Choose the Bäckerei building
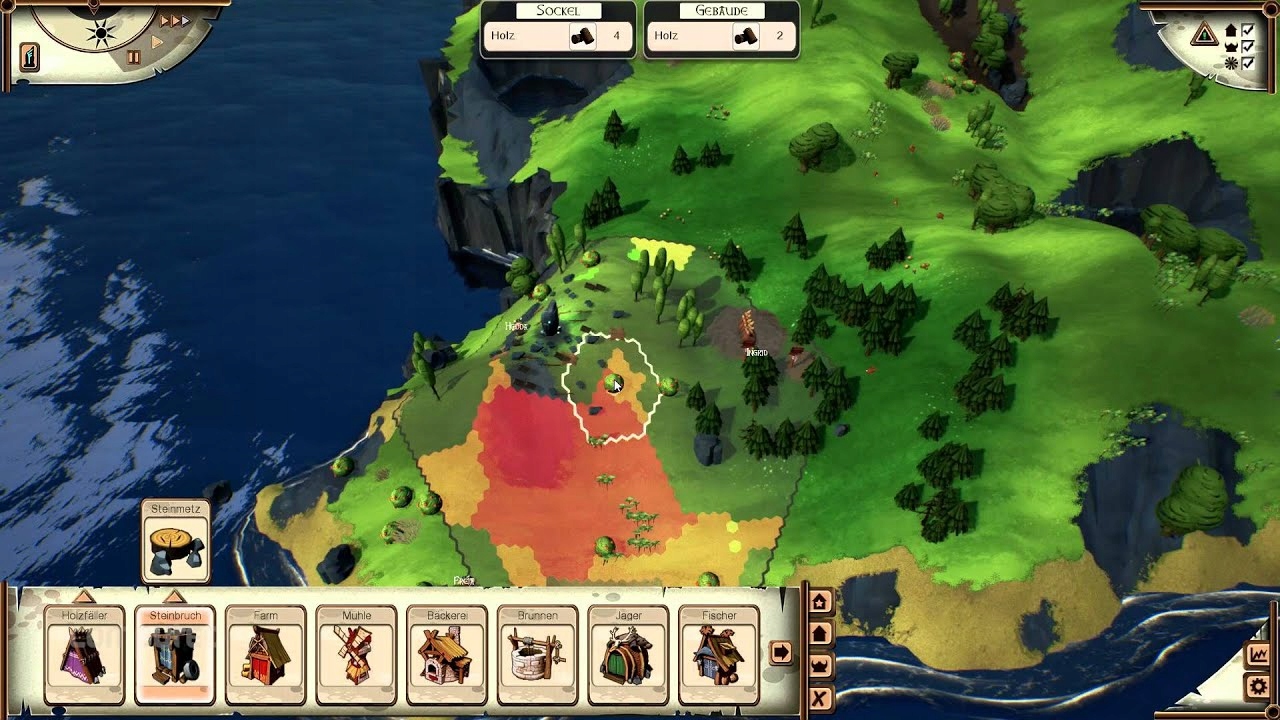Viewport: 1280px width, 720px height. 447,655
